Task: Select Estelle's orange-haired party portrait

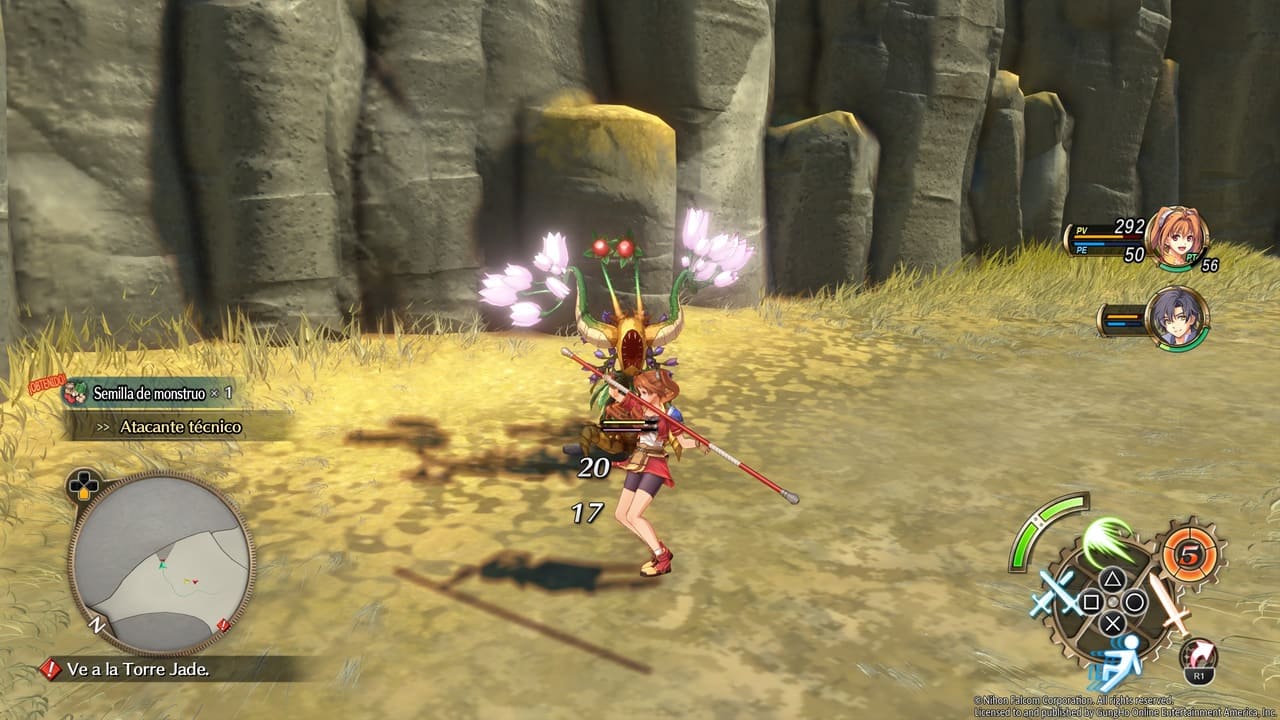Action: coord(1176,237)
